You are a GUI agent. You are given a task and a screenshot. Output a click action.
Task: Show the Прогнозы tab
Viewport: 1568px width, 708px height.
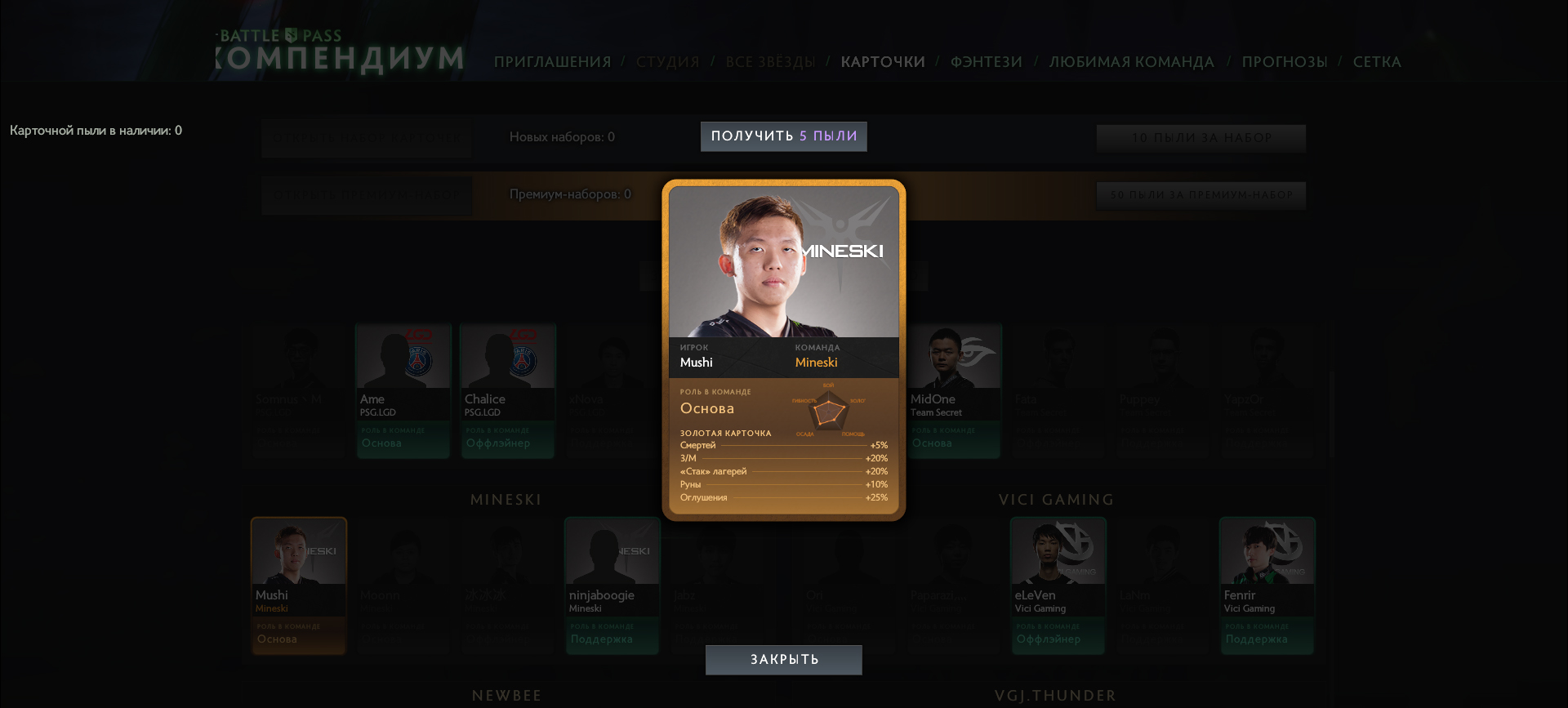point(1284,62)
